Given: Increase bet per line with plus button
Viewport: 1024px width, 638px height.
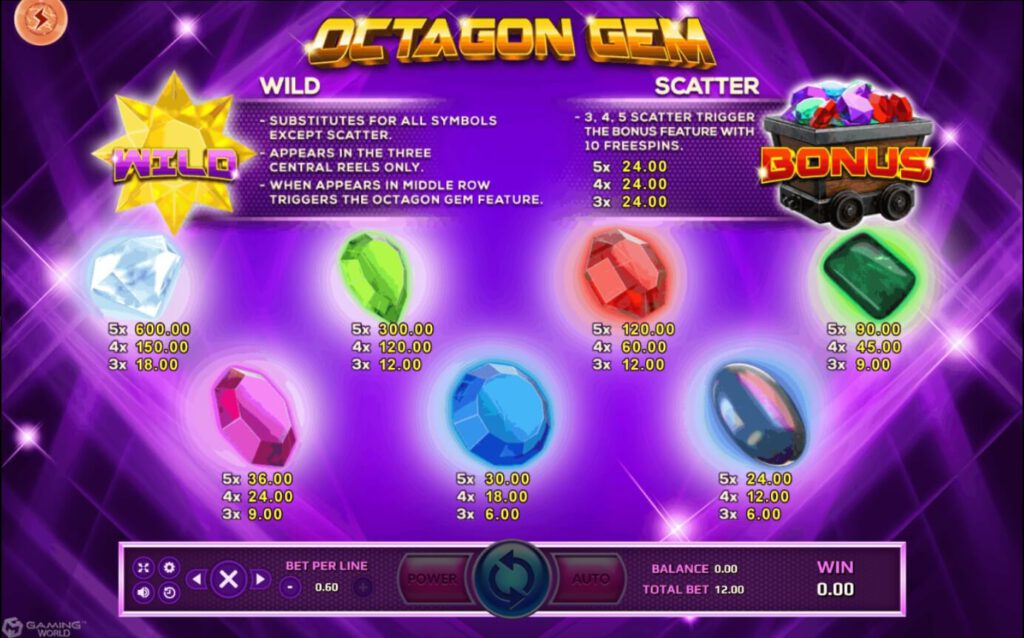Looking at the screenshot, I should (x=362, y=587).
